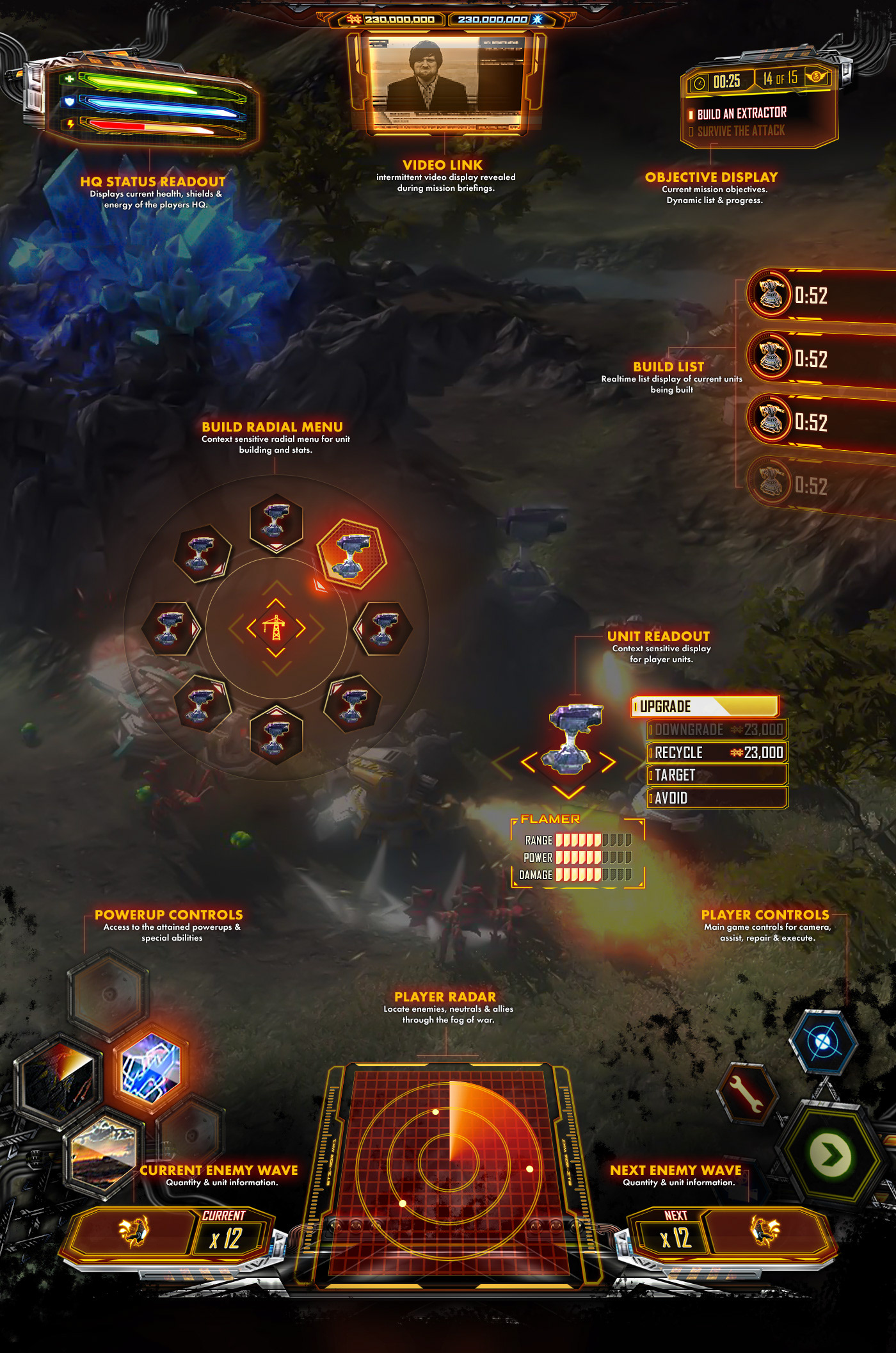Expand the down arrow under the radial menu crane
This screenshot has width=896, height=1353.
coord(275,653)
